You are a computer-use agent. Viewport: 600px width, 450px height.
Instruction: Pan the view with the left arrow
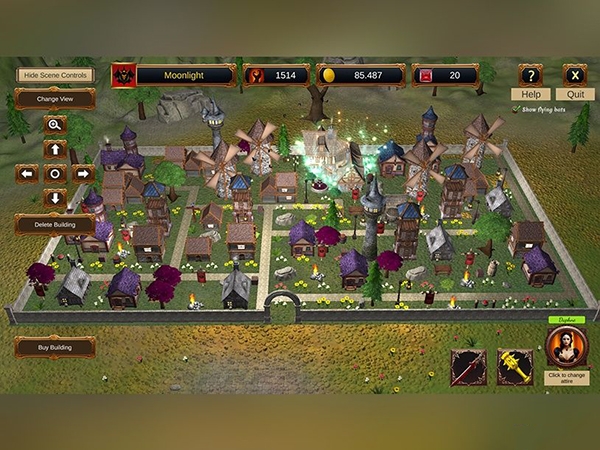(27, 173)
